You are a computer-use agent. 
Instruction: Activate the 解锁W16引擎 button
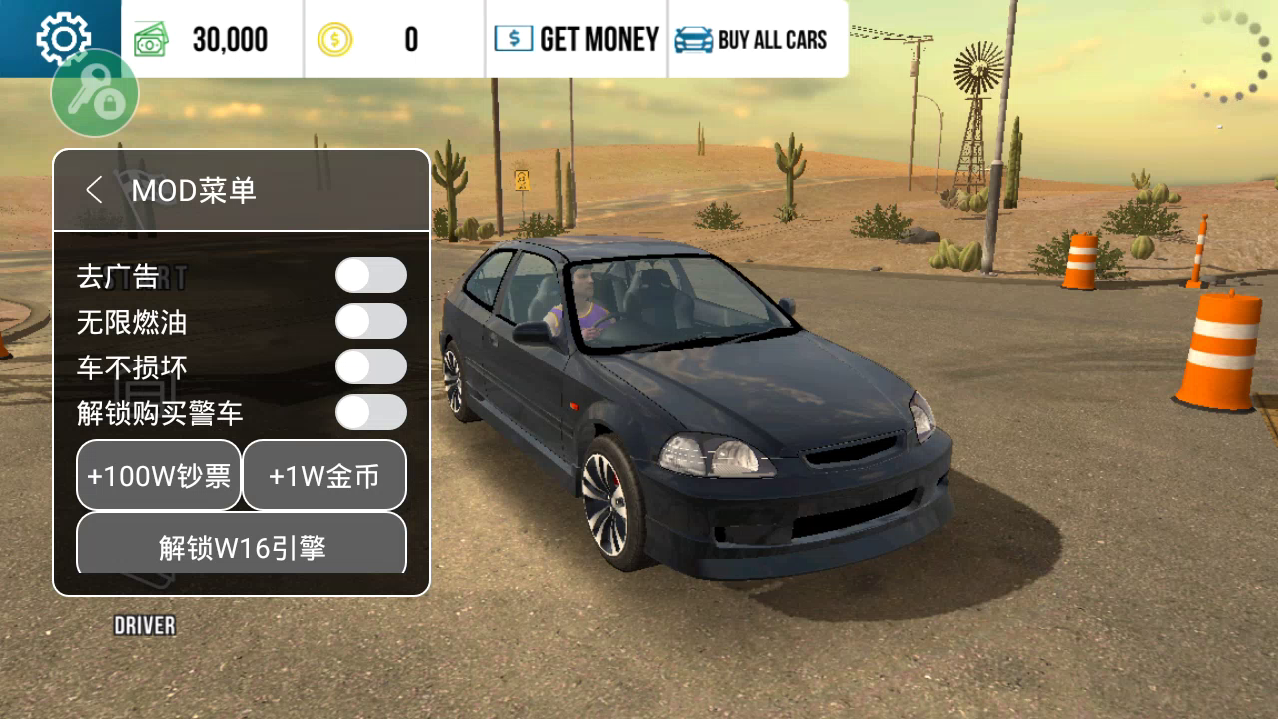click(242, 546)
